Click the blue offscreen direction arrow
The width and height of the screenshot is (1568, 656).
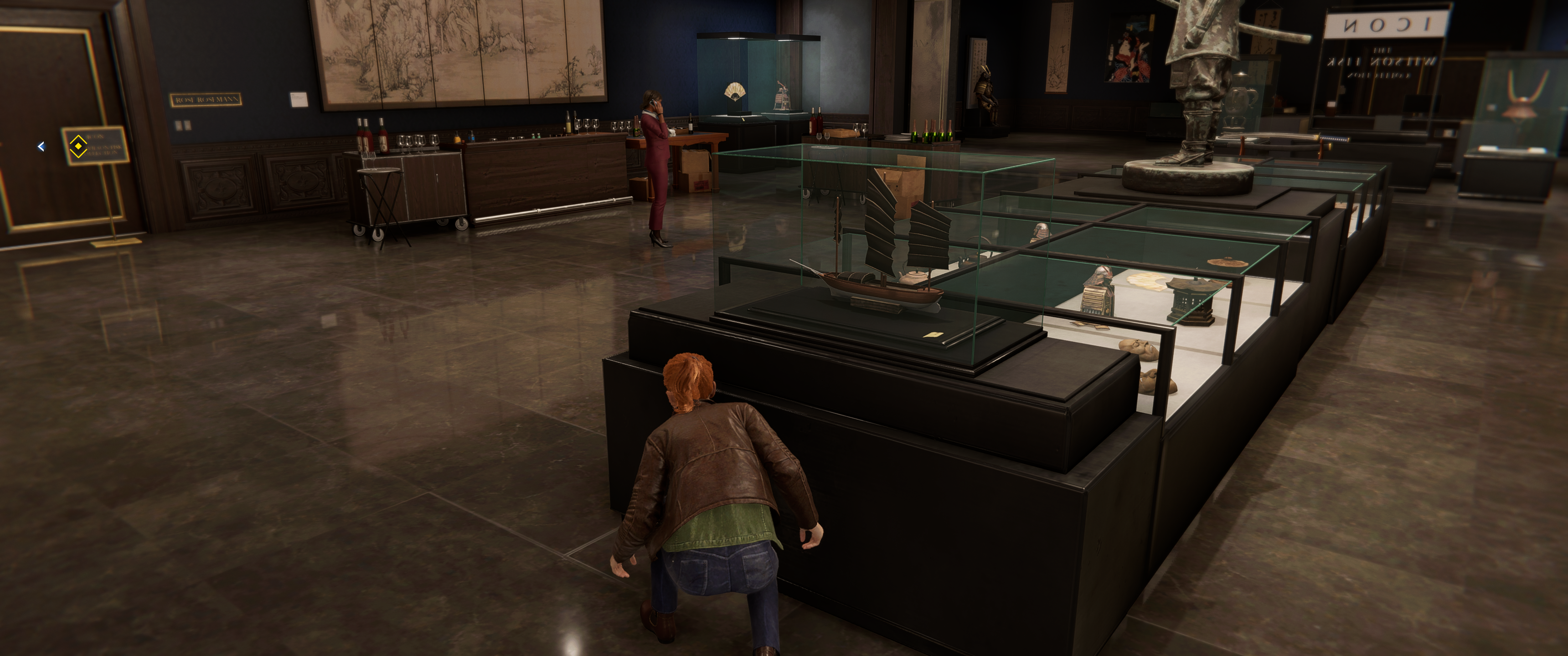[x=41, y=147]
